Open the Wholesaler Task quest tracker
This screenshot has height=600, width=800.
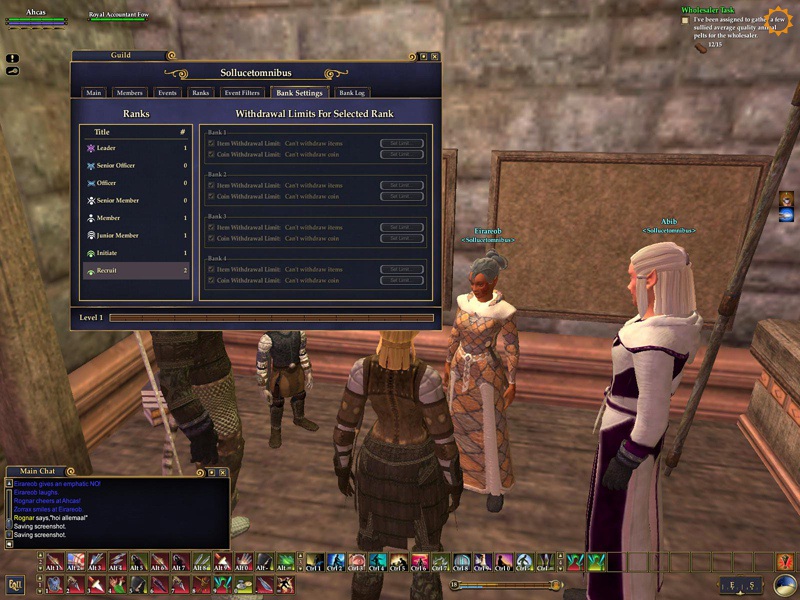point(716,10)
